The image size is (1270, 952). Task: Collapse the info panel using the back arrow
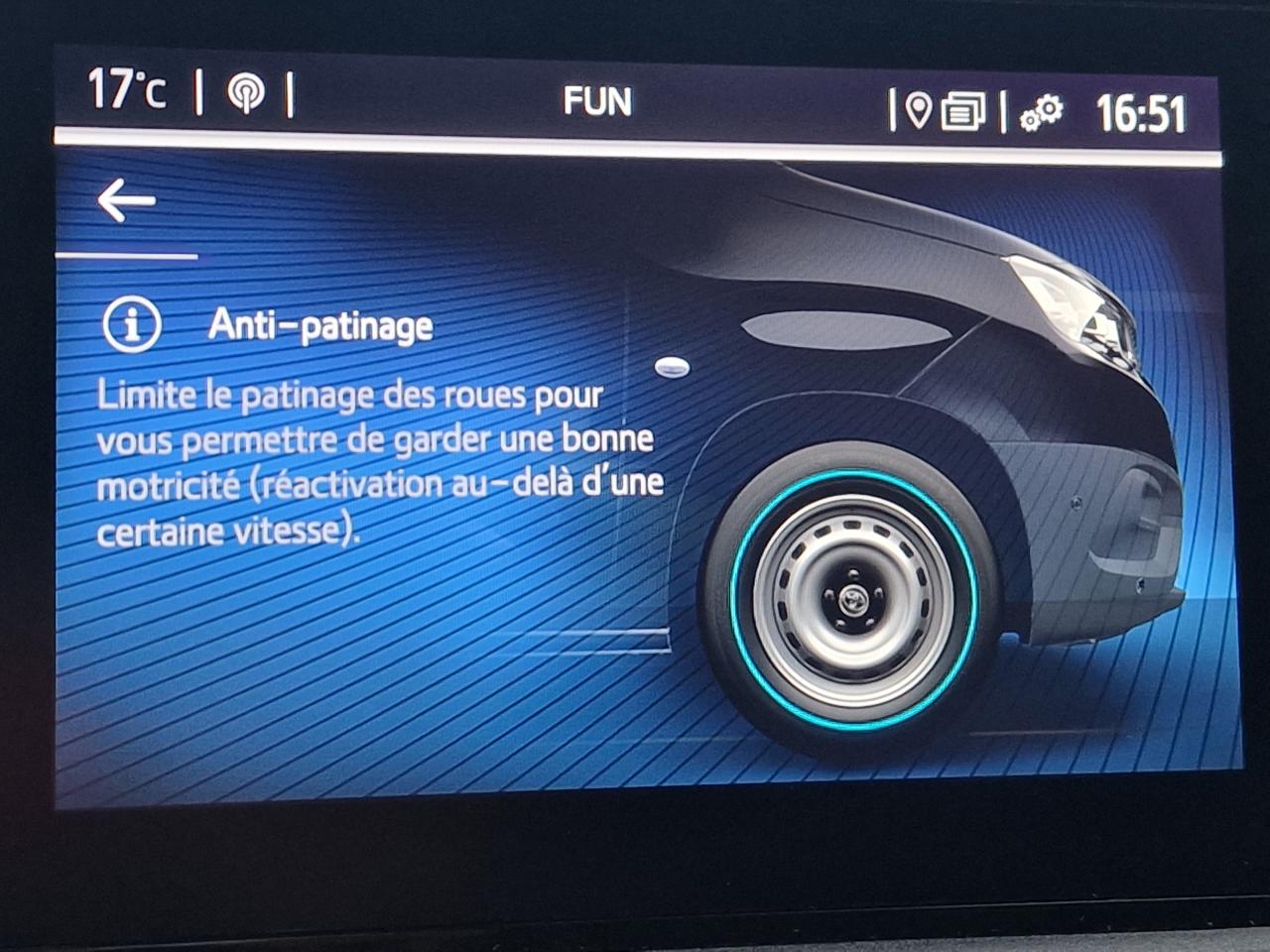point(129,198)
